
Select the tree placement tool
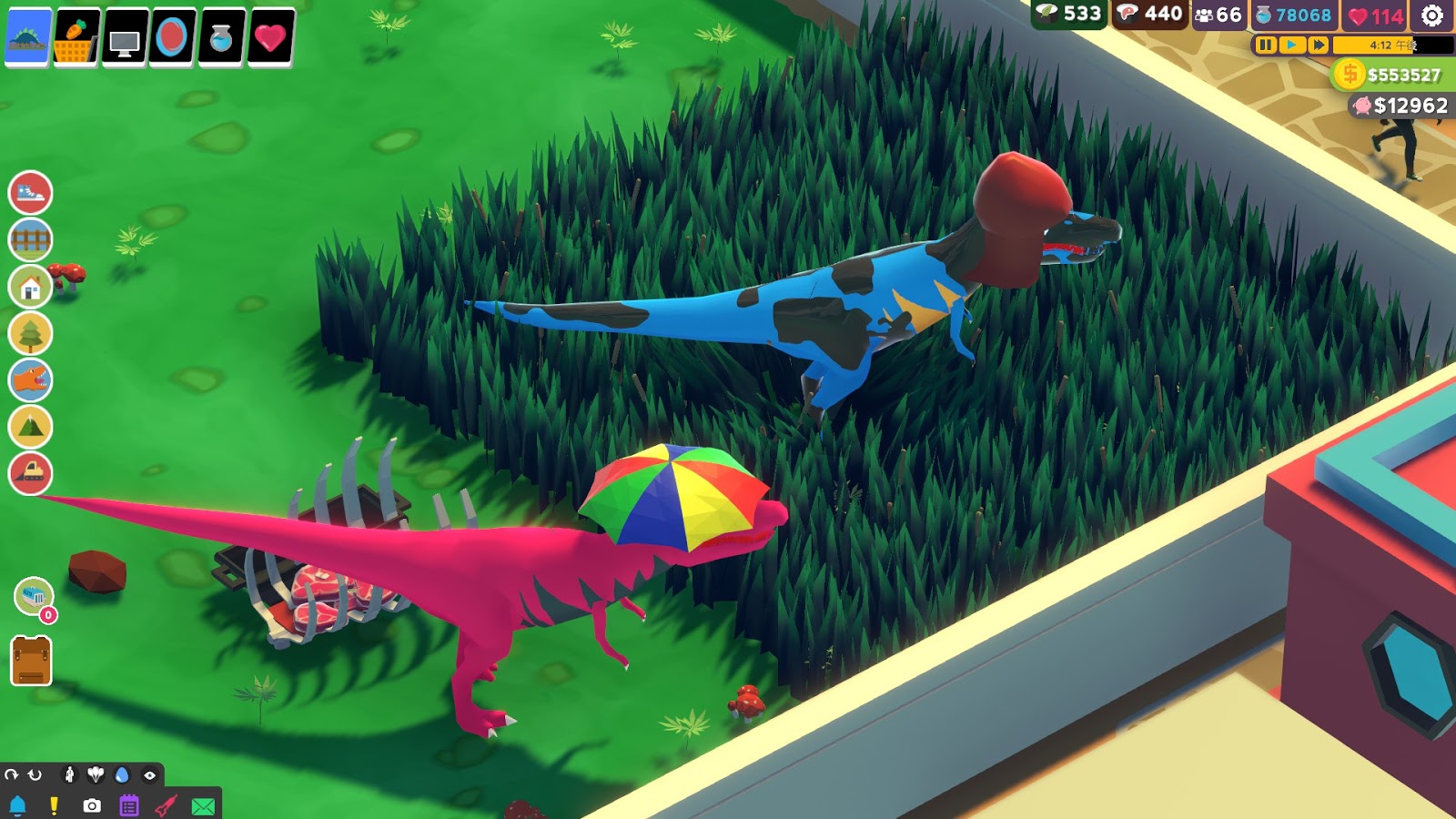coord(29,332)
